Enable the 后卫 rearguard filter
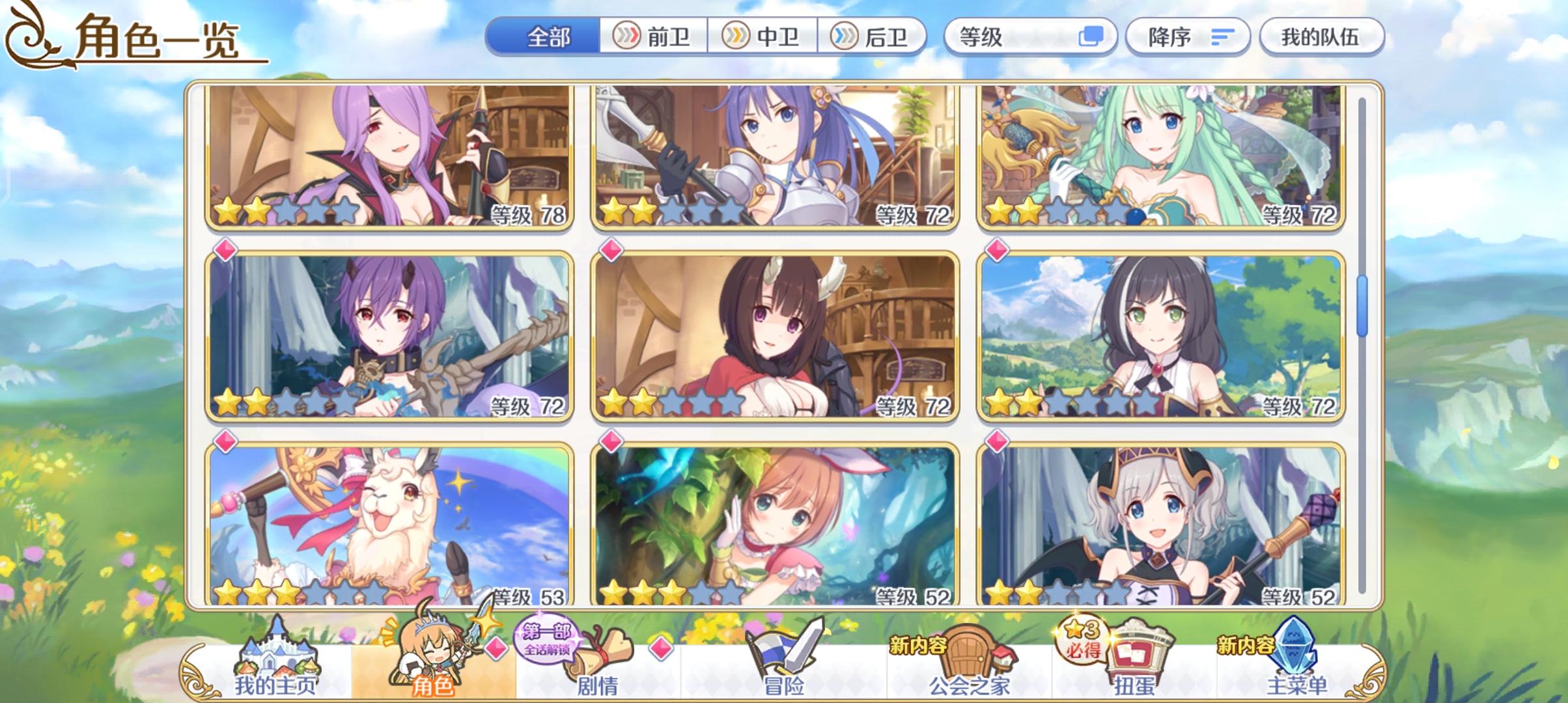 pyautogui.click(x=873, y=37)
